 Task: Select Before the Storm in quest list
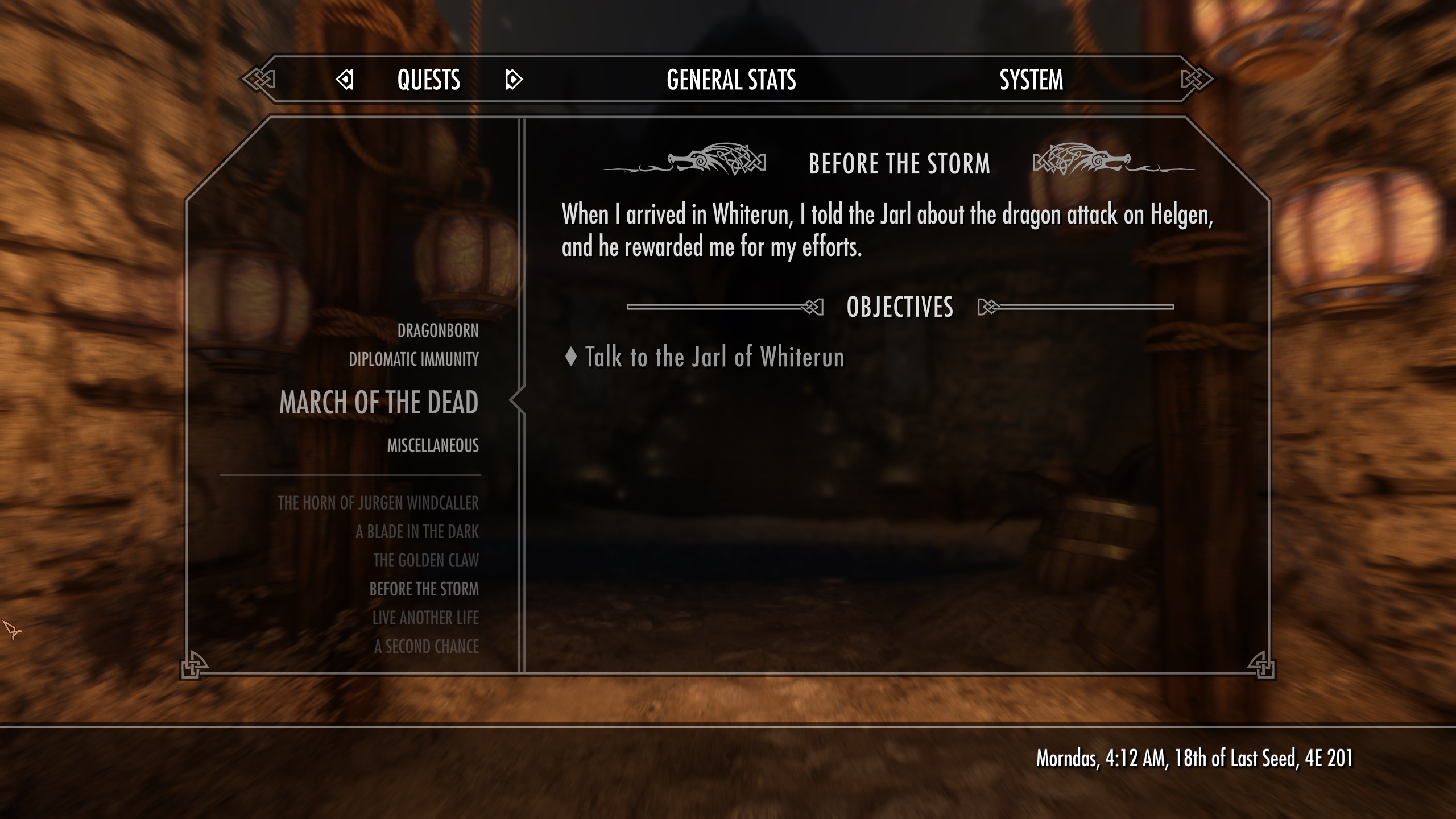(x=424, y=589)
